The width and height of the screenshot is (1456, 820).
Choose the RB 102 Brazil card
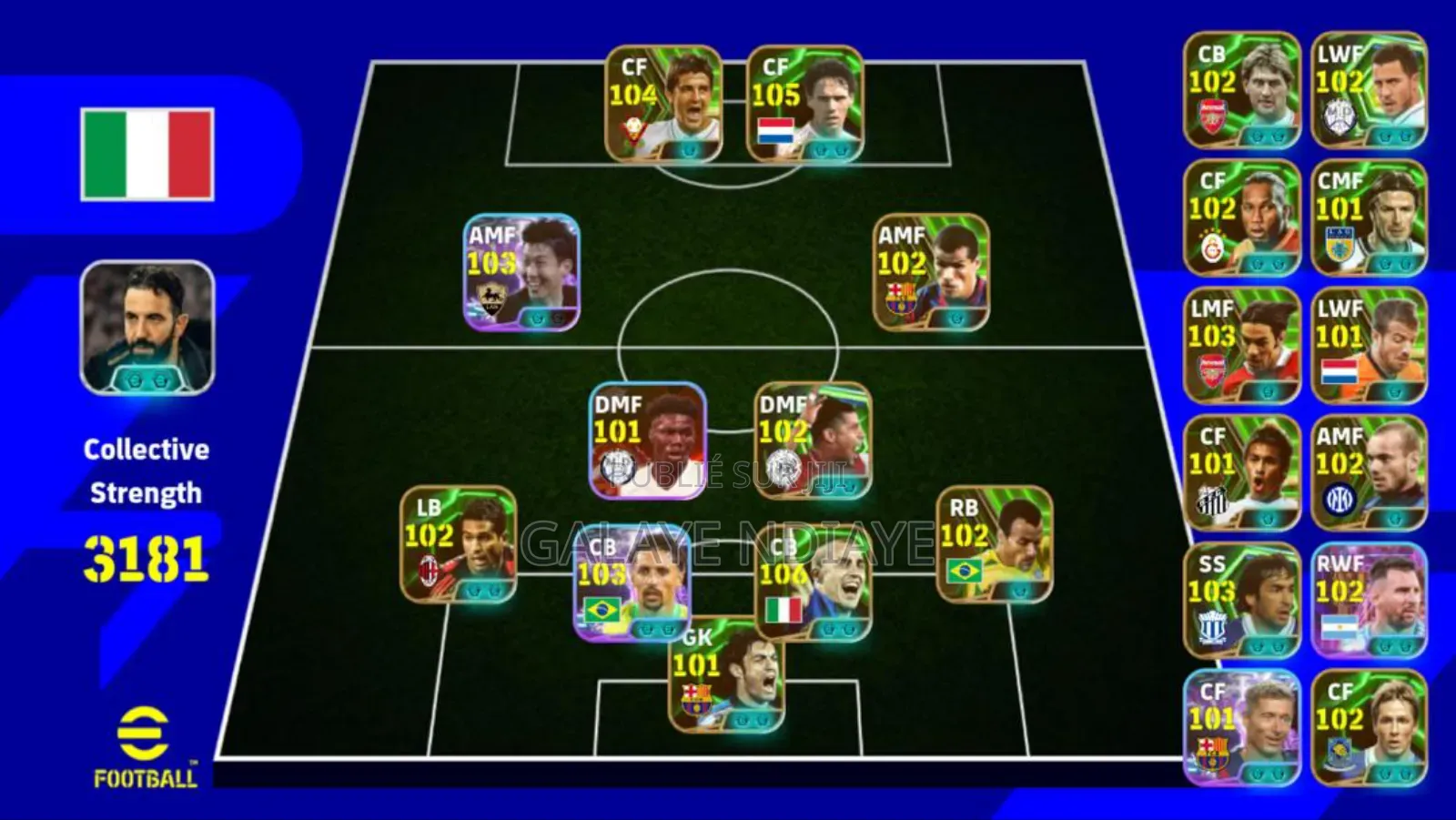(995, 544)
